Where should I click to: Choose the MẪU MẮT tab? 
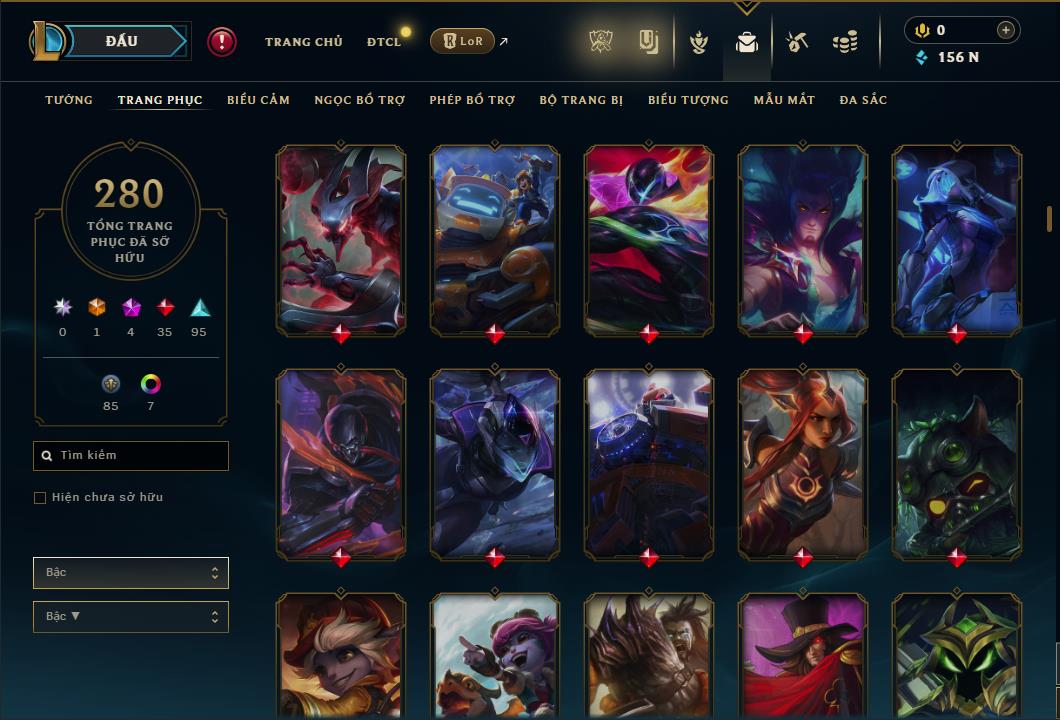(784, 100)
